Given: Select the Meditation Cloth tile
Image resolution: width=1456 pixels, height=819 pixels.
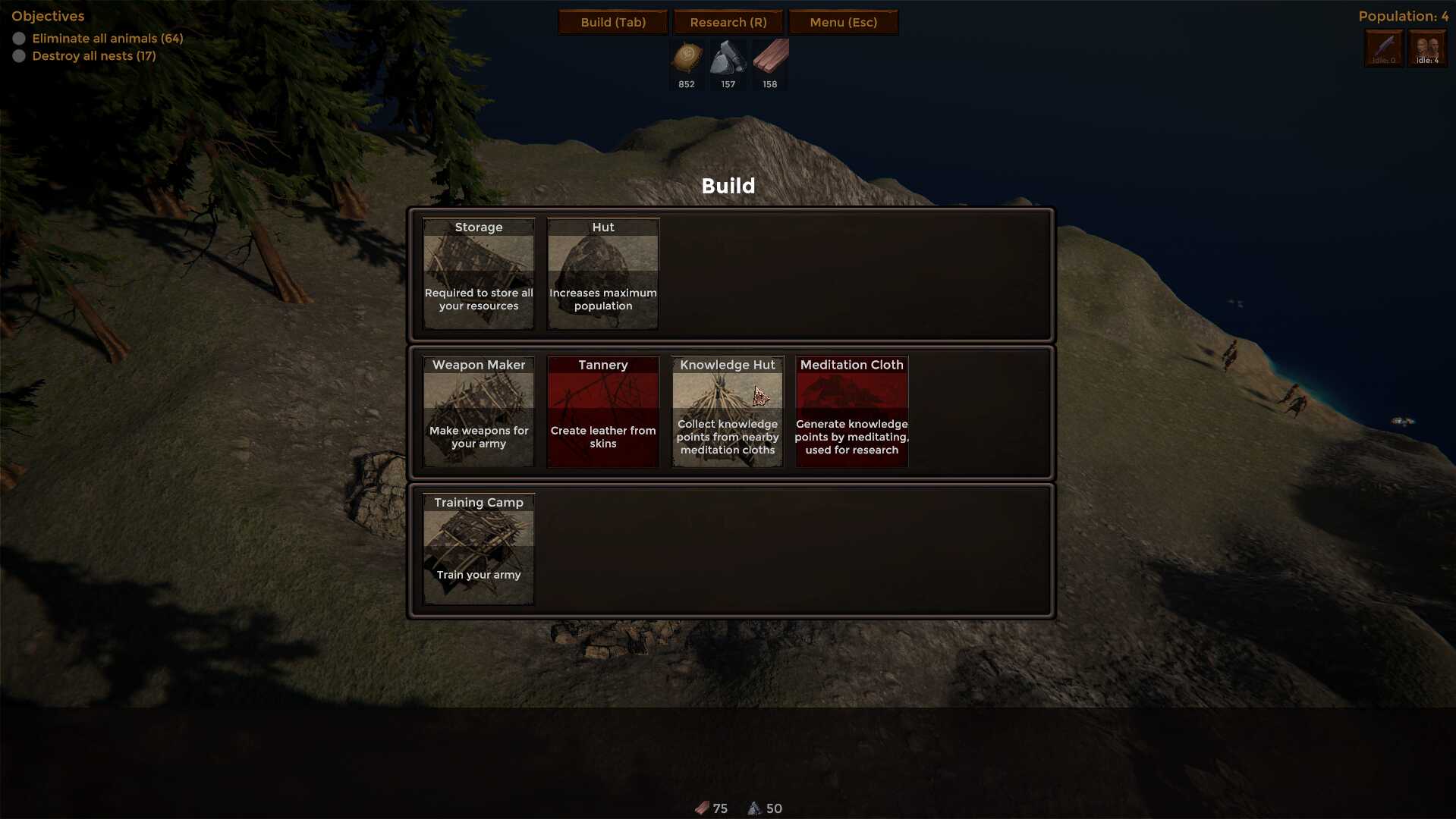Looking at the screenshot, I should (851, 412).
